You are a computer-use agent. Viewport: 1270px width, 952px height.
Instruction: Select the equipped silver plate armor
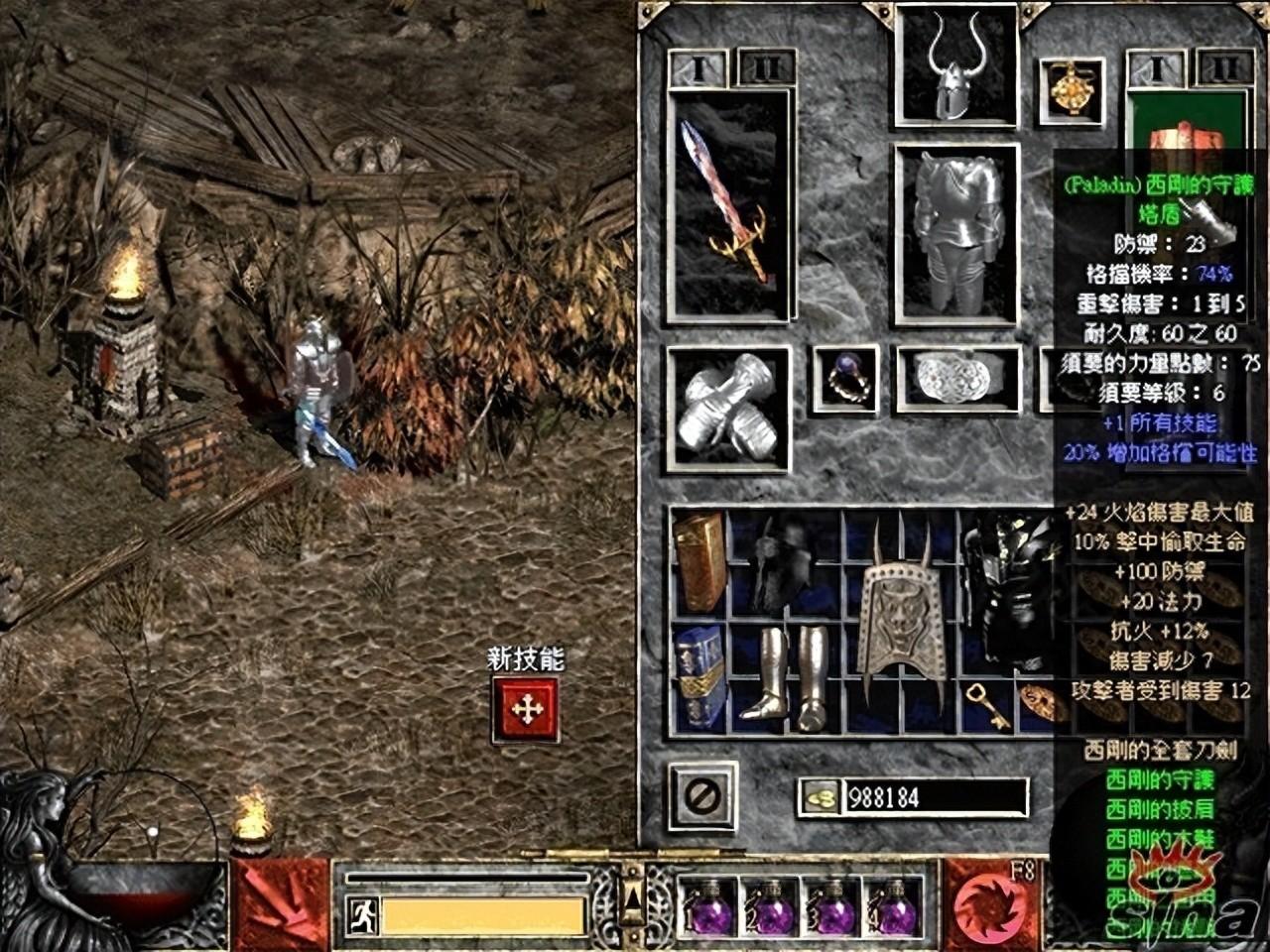coord(956,234)
